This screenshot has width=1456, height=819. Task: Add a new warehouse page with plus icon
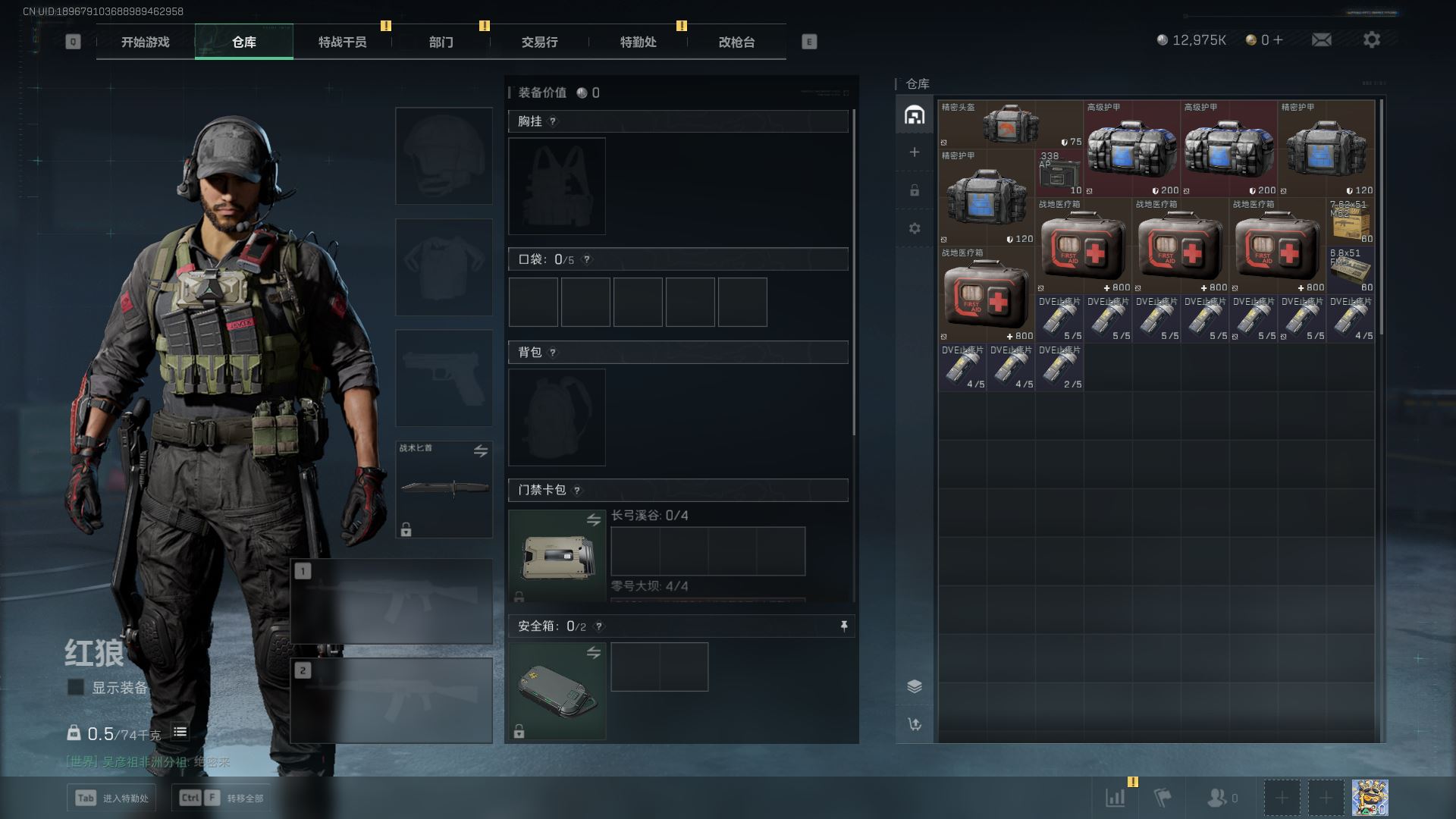[915, 152]
